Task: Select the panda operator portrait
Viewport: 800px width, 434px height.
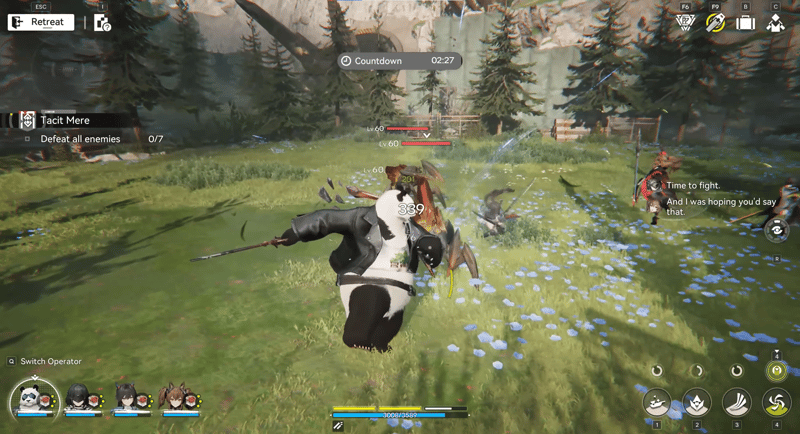Action: coord(34,400)
